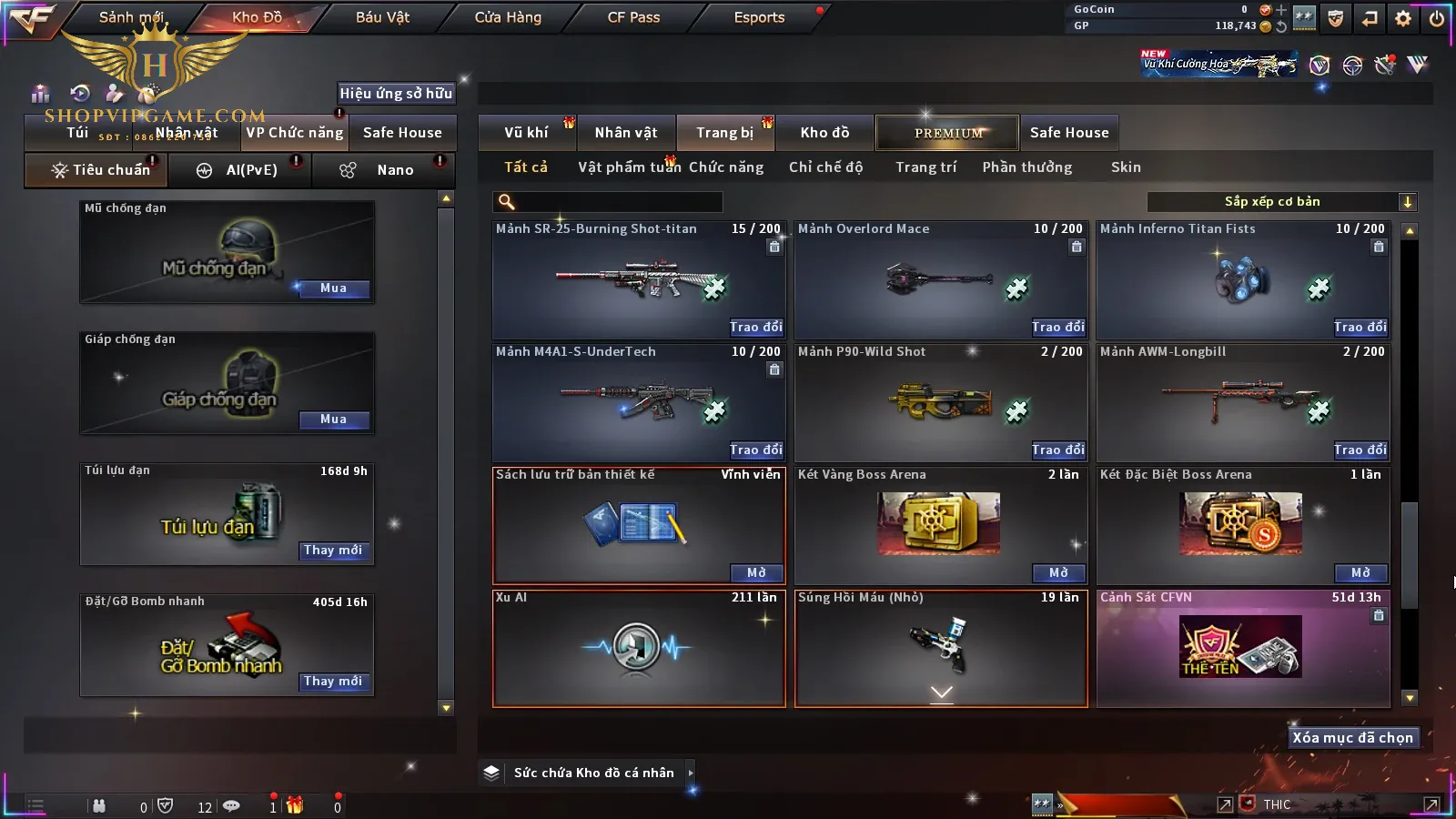Image resolution: width=1456 pixels, height=819 pixels.
Task: Buy the Mũ chống đạn helmet
Action: (x=333, y=288)
